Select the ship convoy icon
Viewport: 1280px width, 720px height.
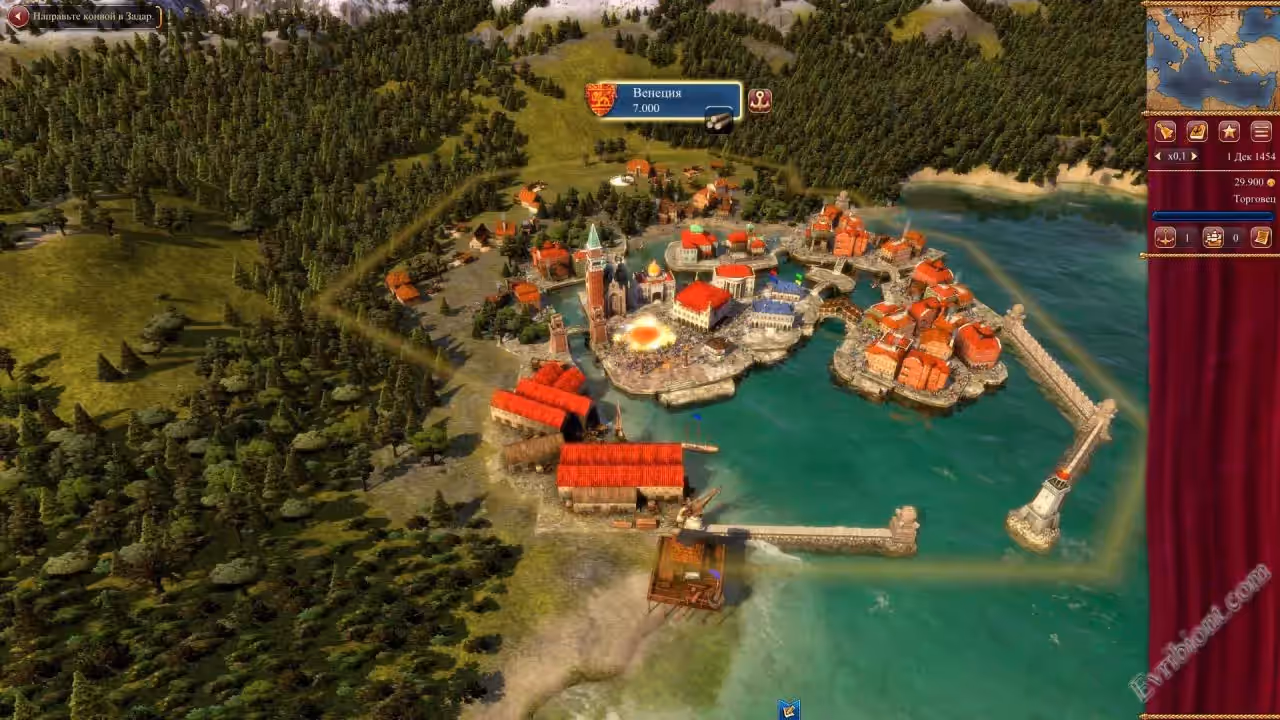1213,238
